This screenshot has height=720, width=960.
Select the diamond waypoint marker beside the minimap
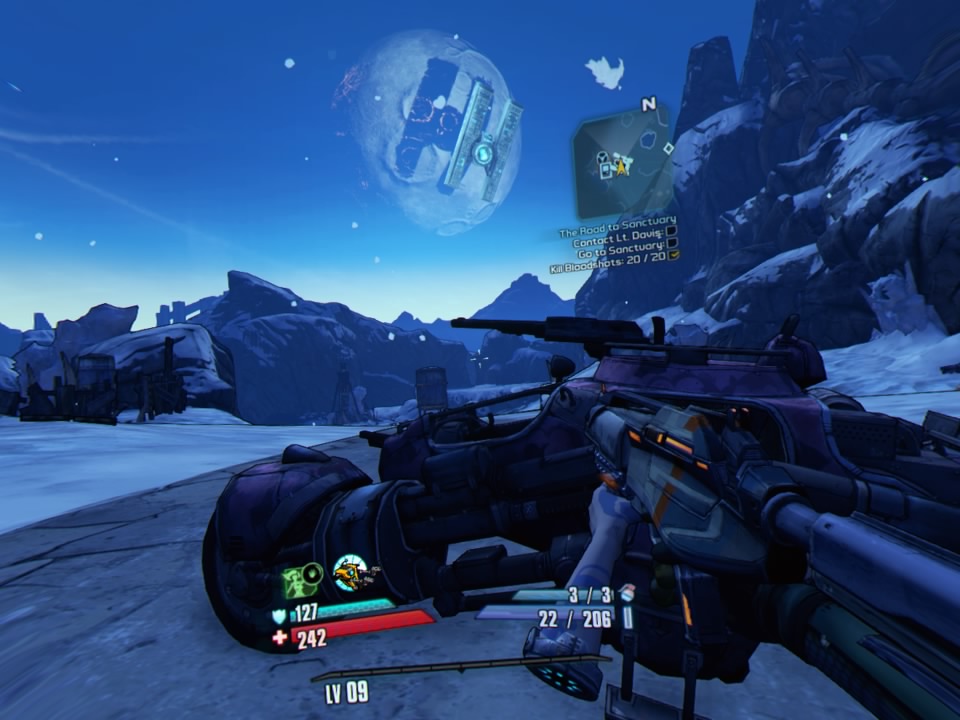click(667, 148)
